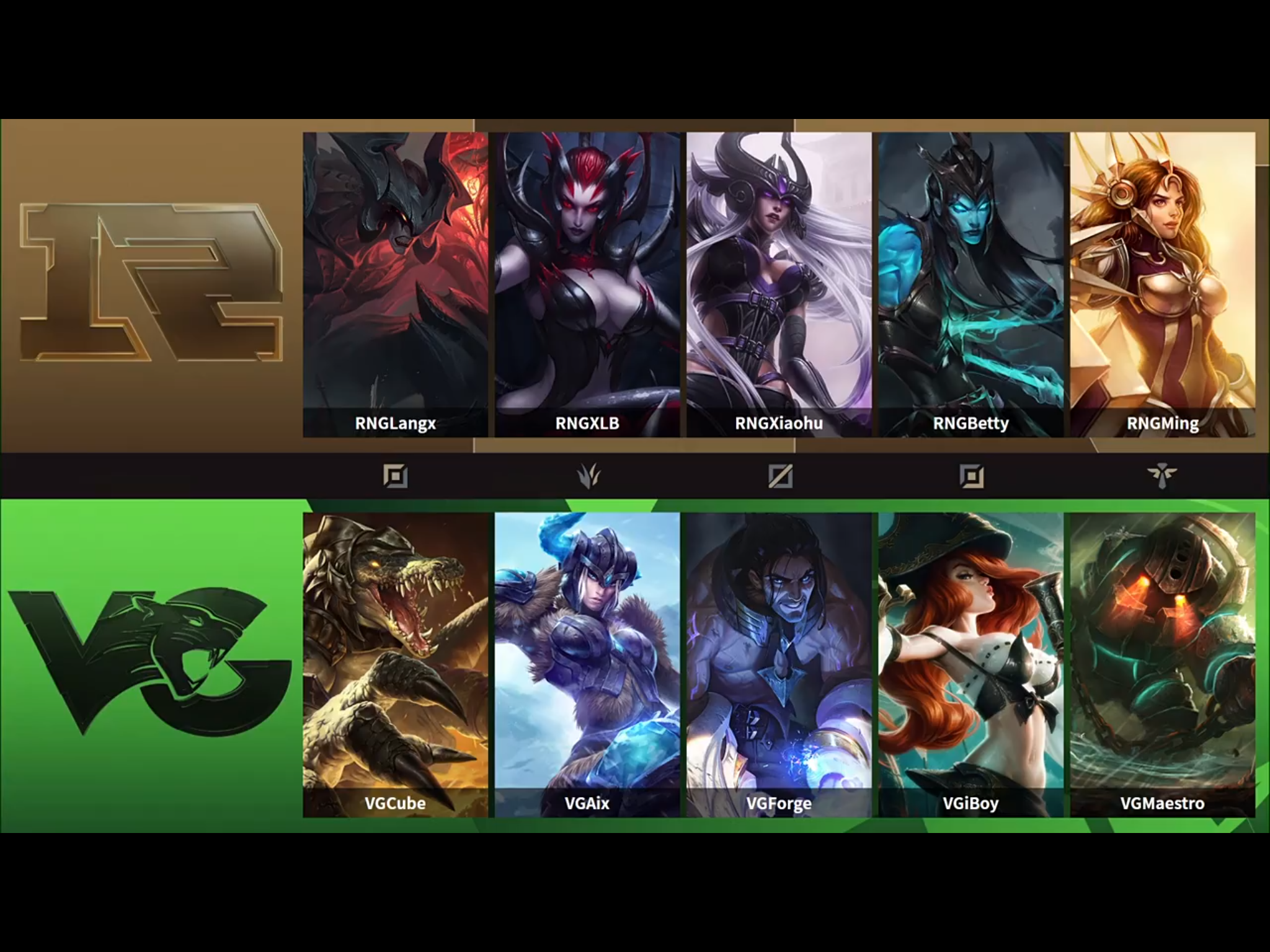The height and width of the screenshot is (952, 1270).
Task: Select VGMaestro's Nautilus champion card
Action: click(1163, 664)
